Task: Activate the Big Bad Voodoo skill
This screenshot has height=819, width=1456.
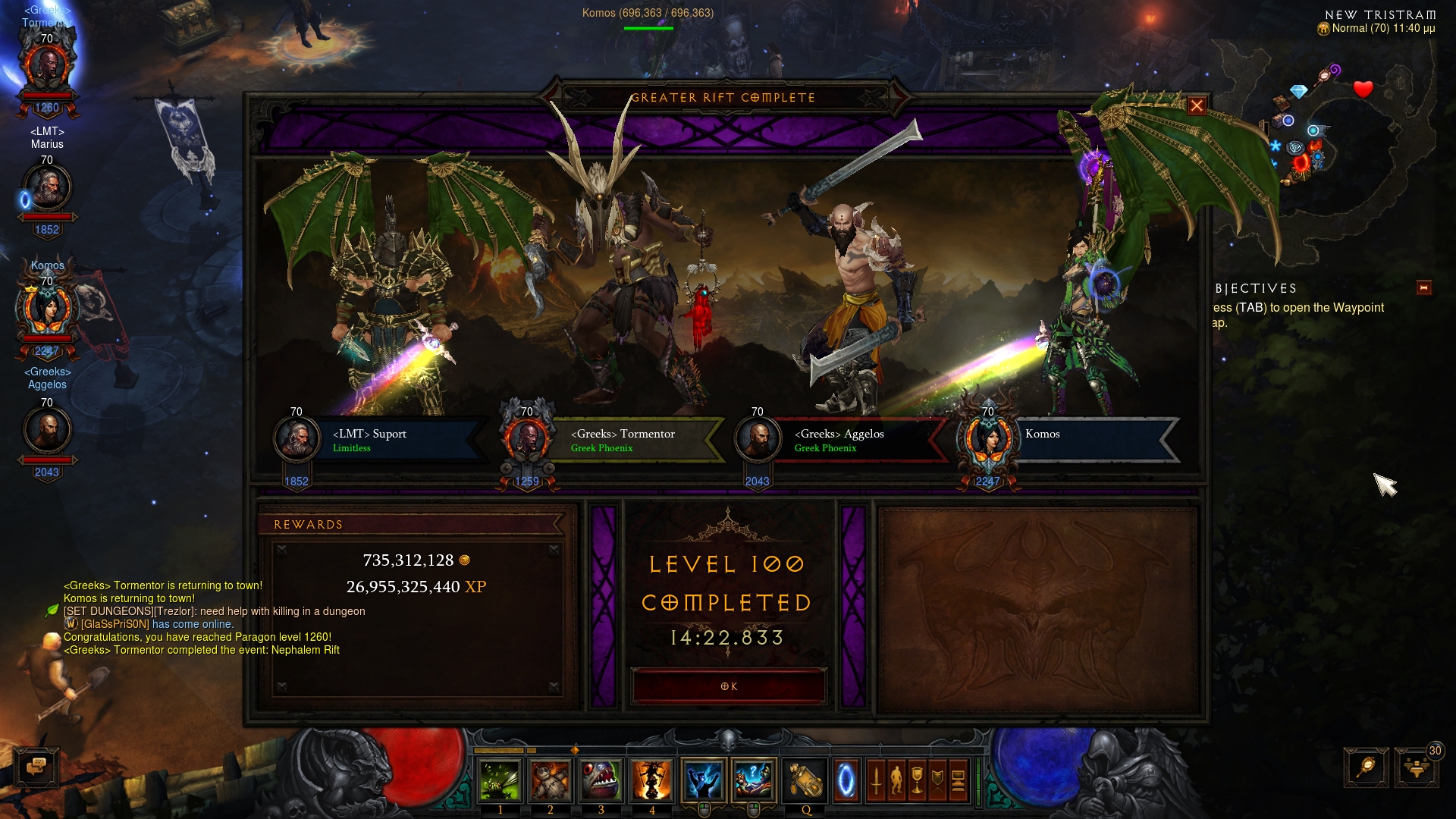Action: point(651,780)
